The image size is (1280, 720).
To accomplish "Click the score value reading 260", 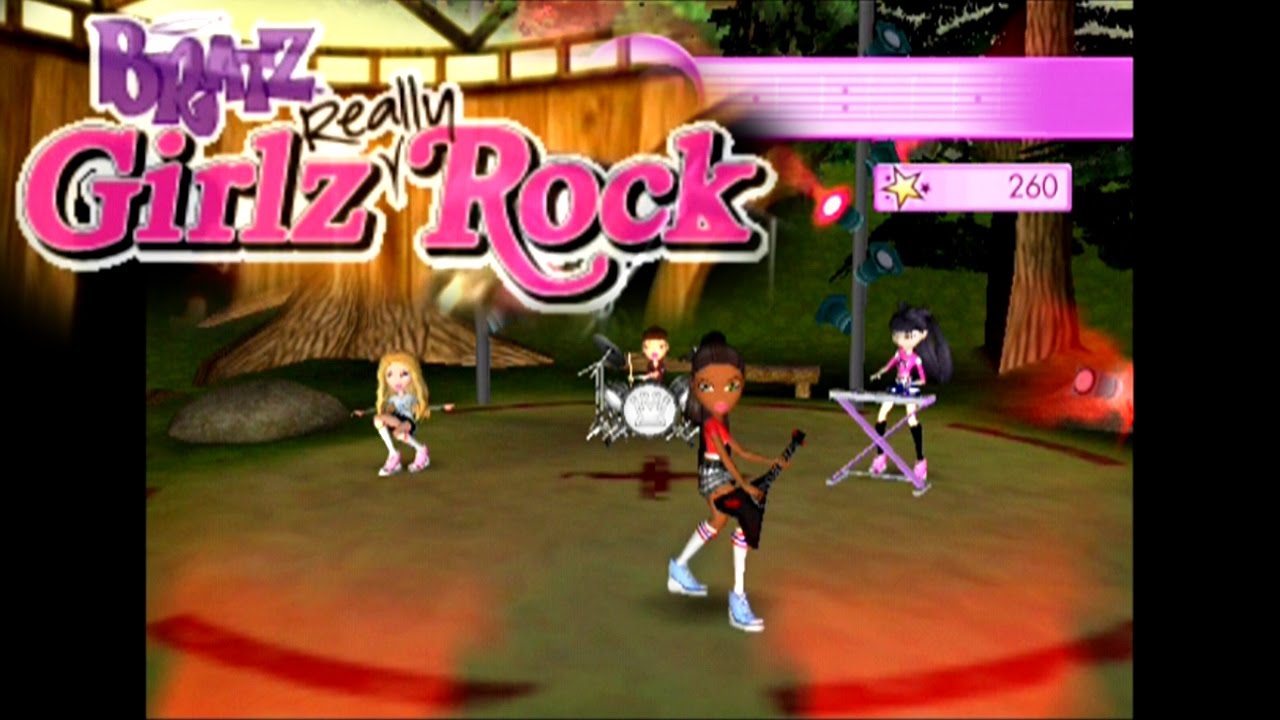I will 1037,185.
